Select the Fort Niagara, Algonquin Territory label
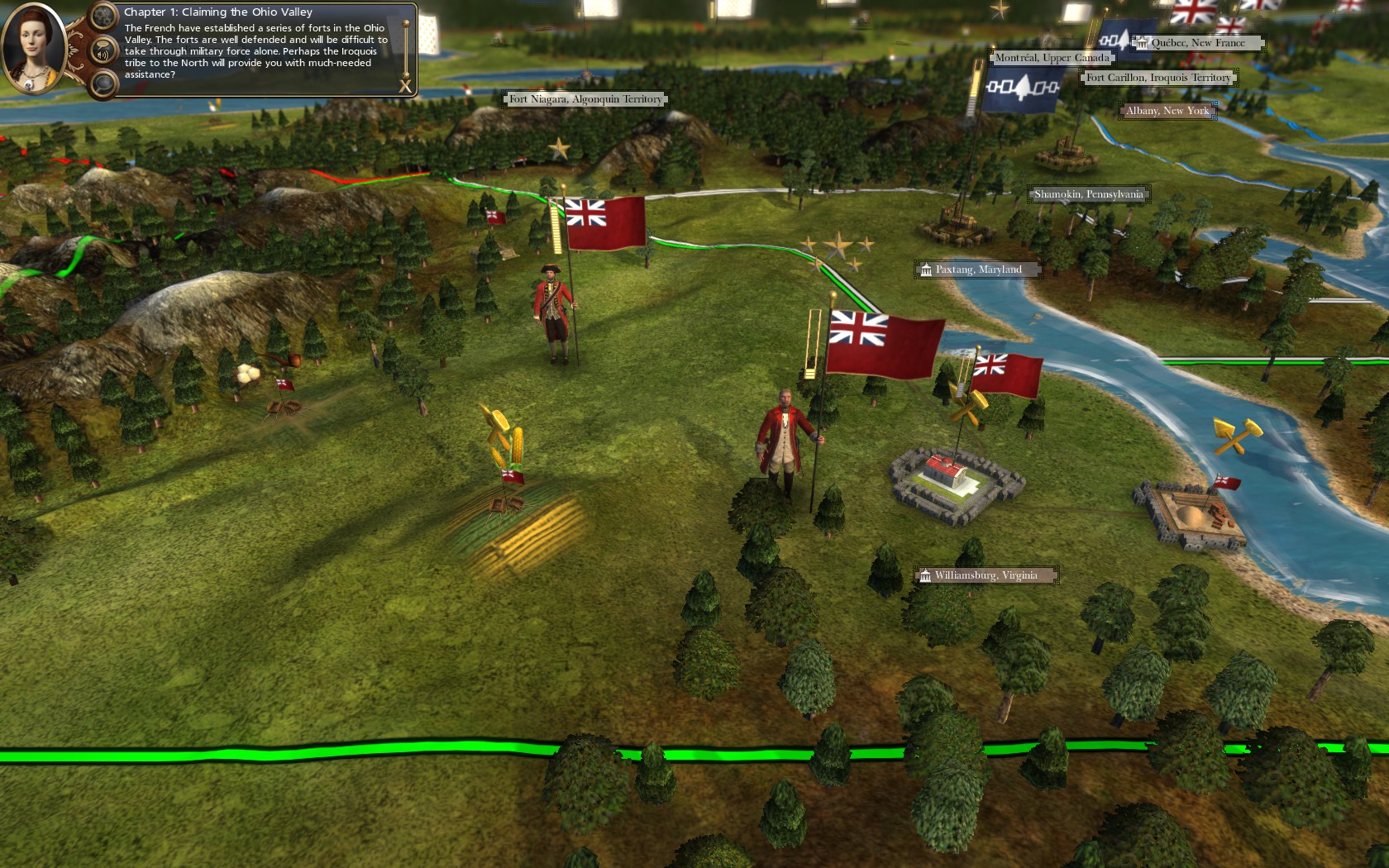The image size is (1389, 868). [585, 99]
